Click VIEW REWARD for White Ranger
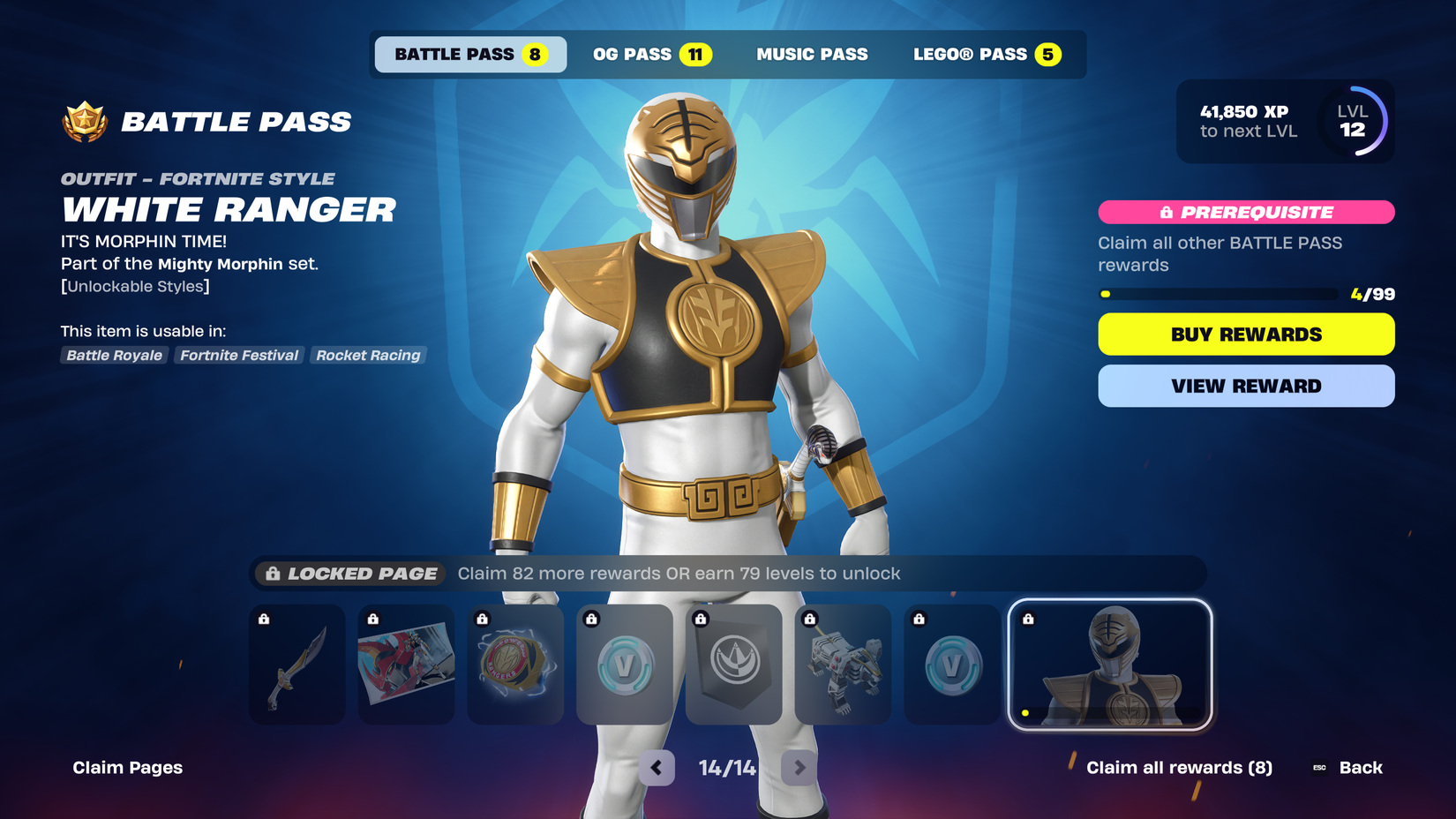 tap(1246, 386)
